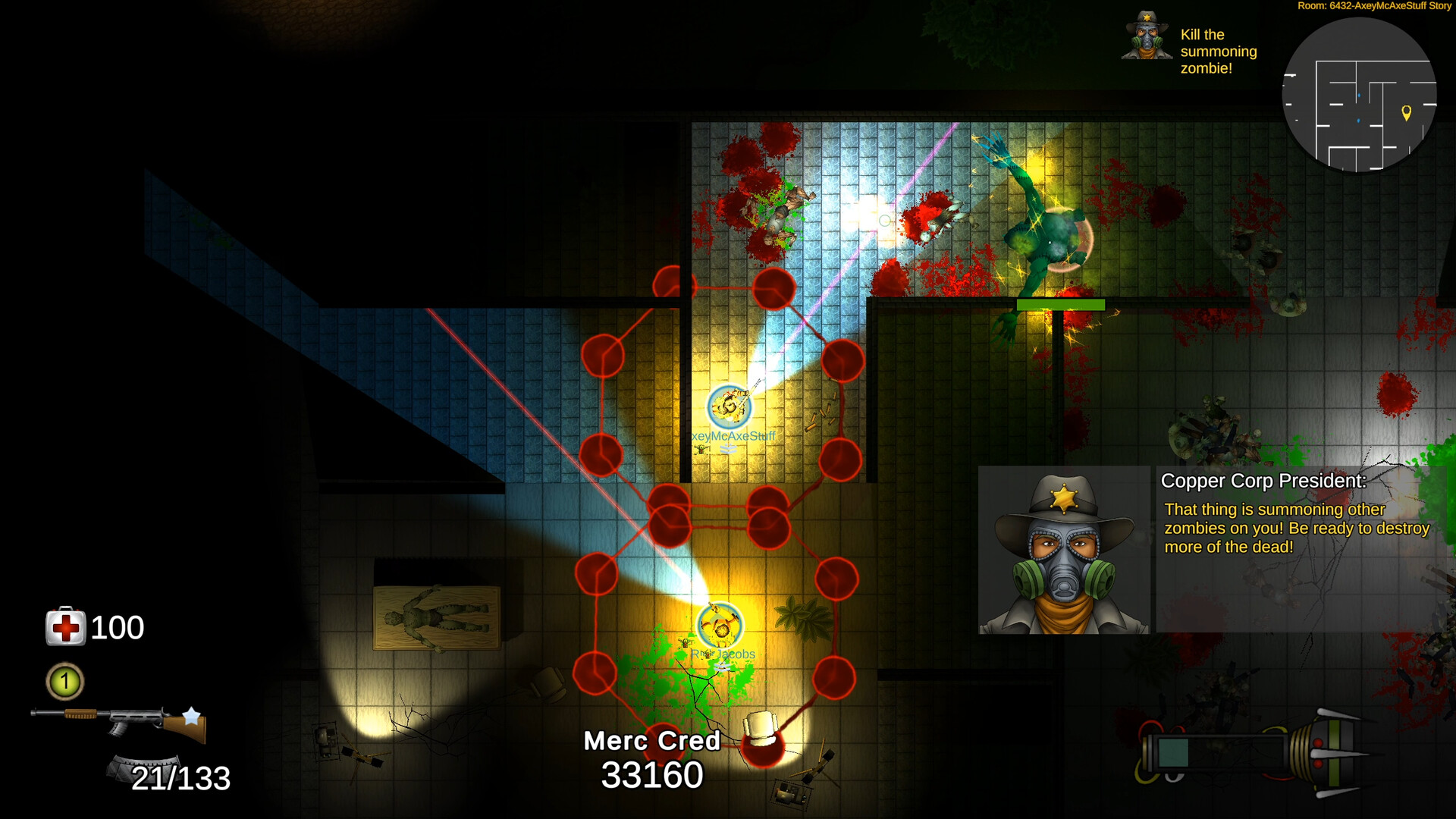Viewport: 1456px width, 819px height.
Task: Click the yellow waypoint marker on the minimap
Action: [1407, 114]
